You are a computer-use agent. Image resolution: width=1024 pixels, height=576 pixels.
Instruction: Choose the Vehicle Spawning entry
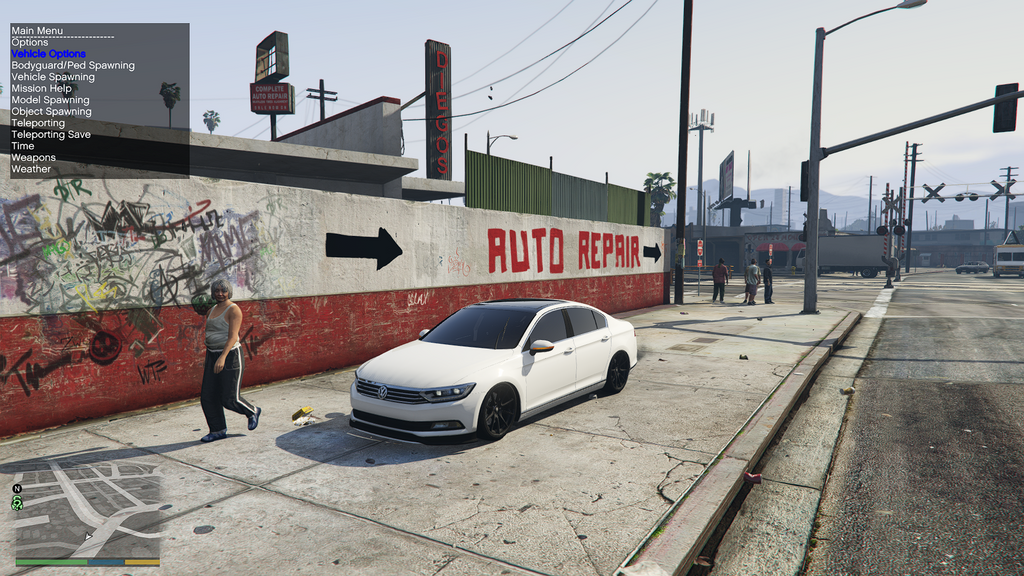53,77
